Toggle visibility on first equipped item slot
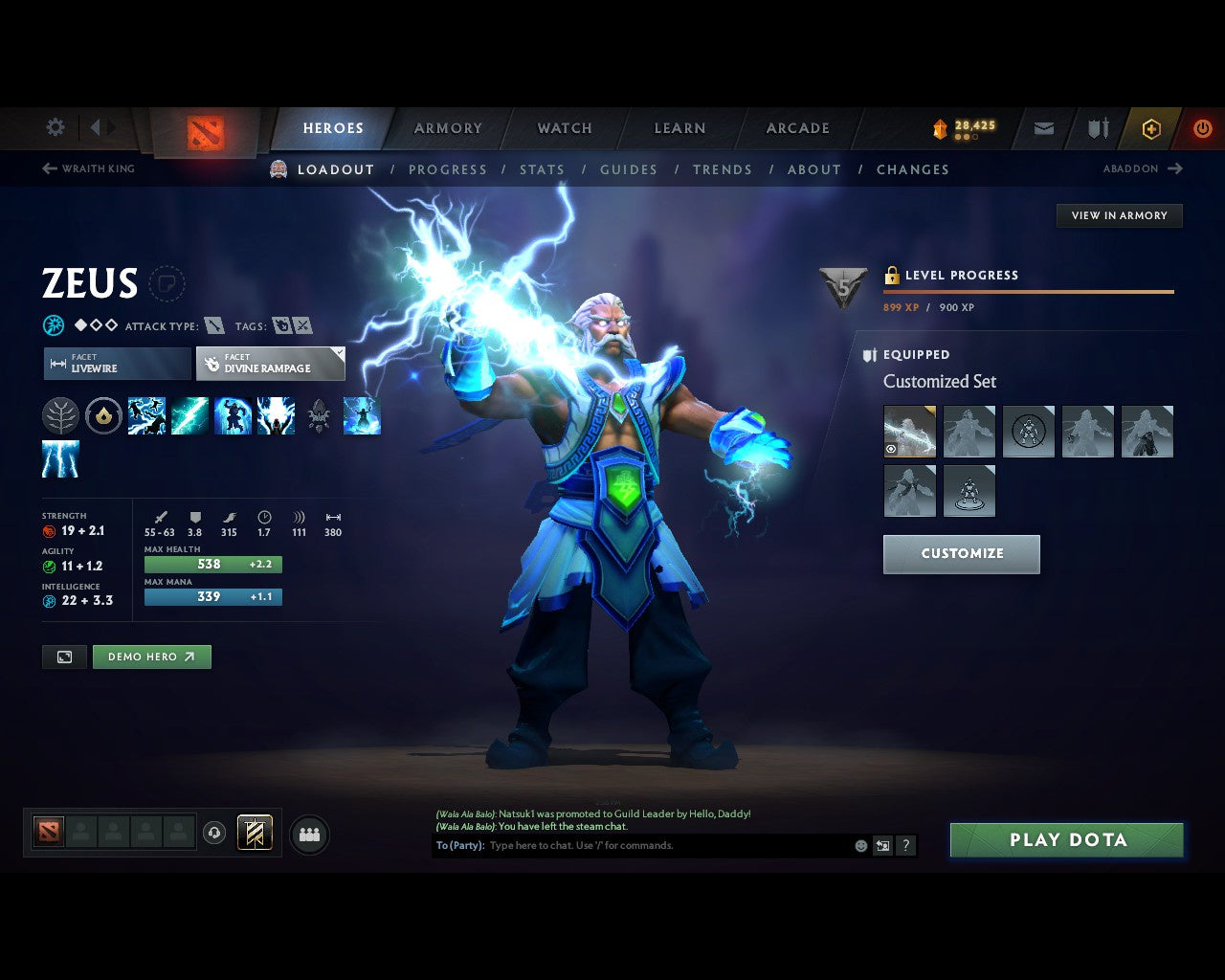Image resolution: width=1225 pixels, height=980 pixels. coord(892,448)
